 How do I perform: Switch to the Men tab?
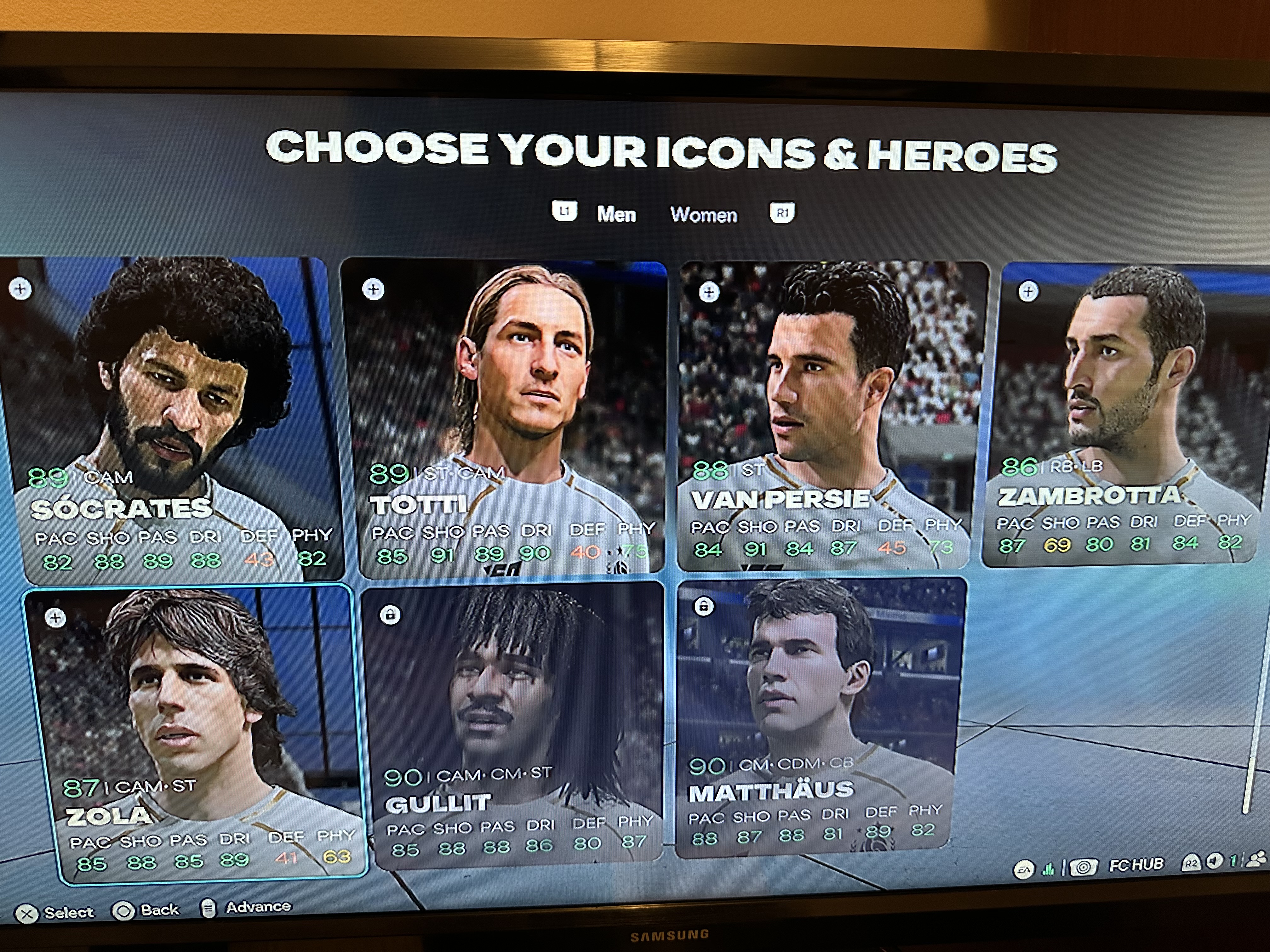click(616, 214)
